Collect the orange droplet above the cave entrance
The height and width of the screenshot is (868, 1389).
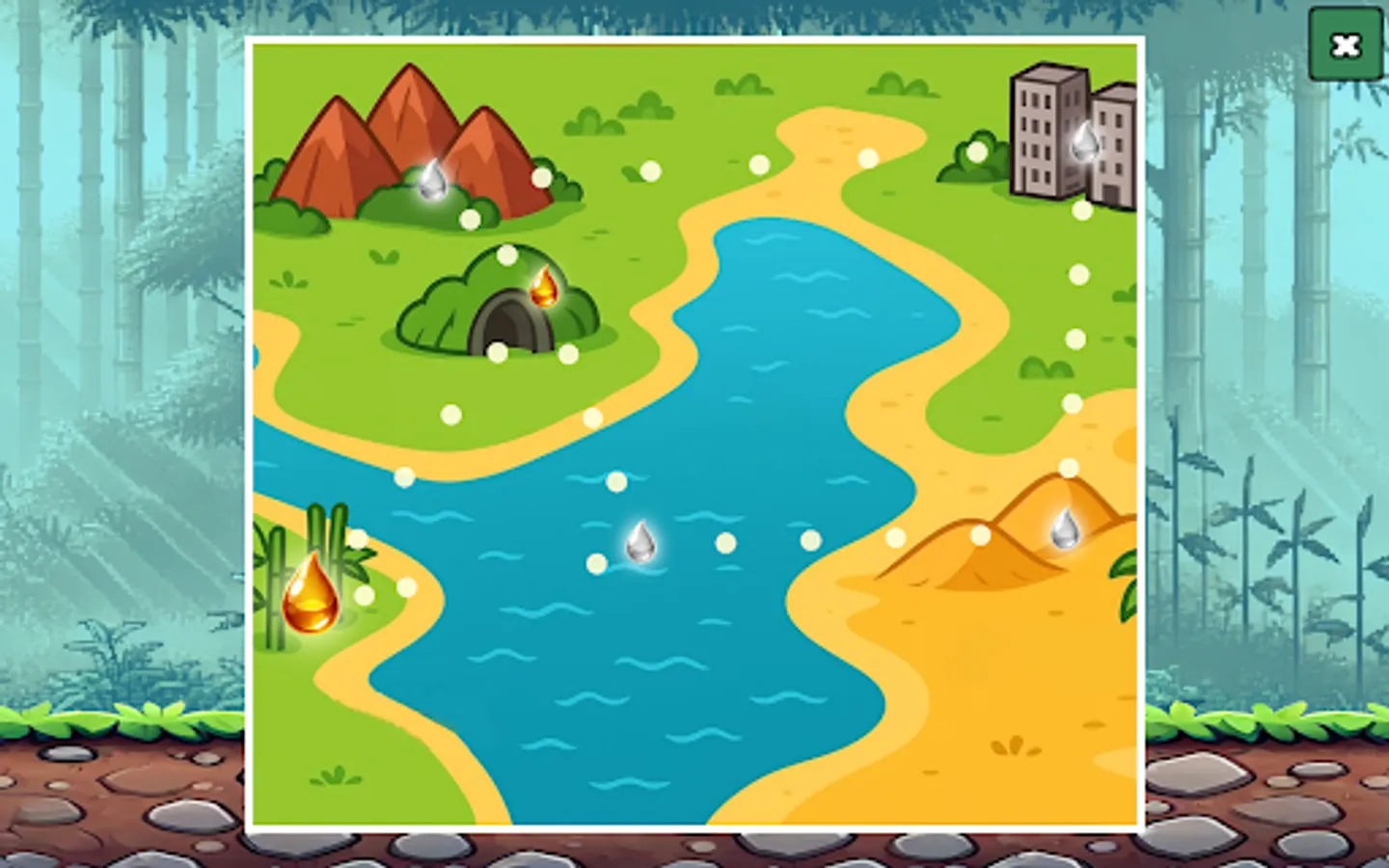click(x=543, y=289)
